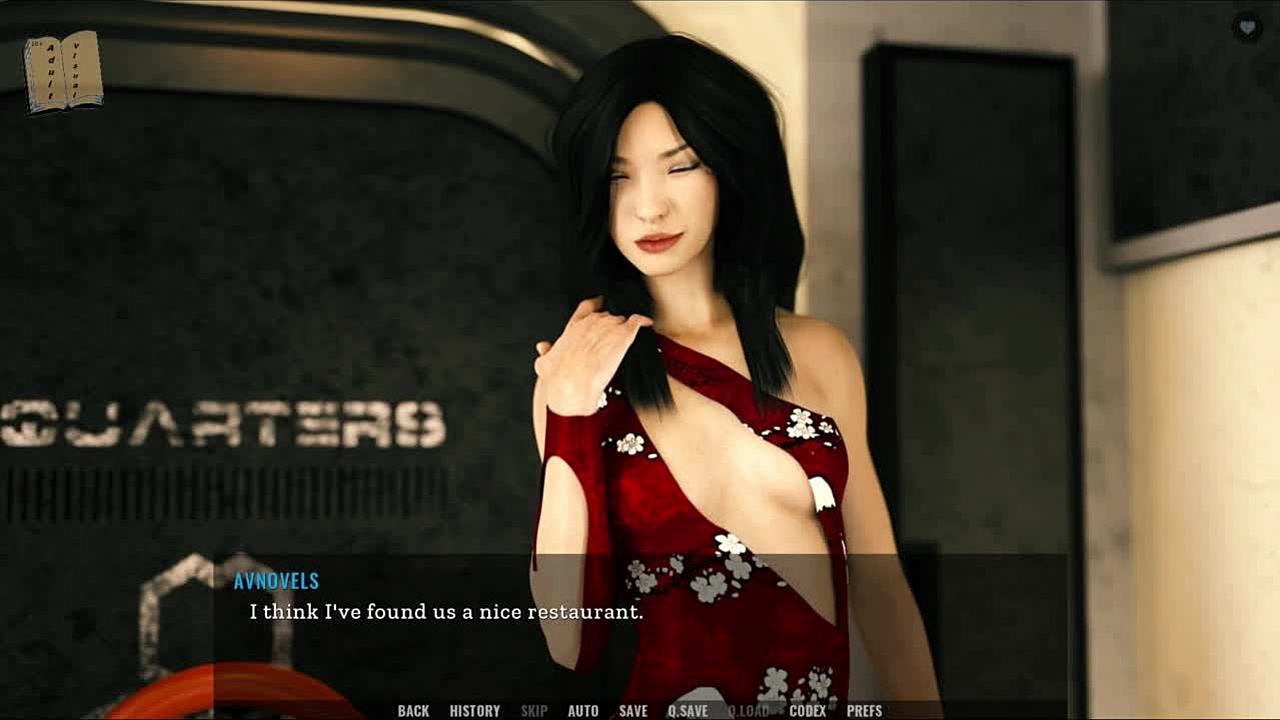
Task: Click the dimmed Q.LOAD button
Action: [x=748, y=711]
